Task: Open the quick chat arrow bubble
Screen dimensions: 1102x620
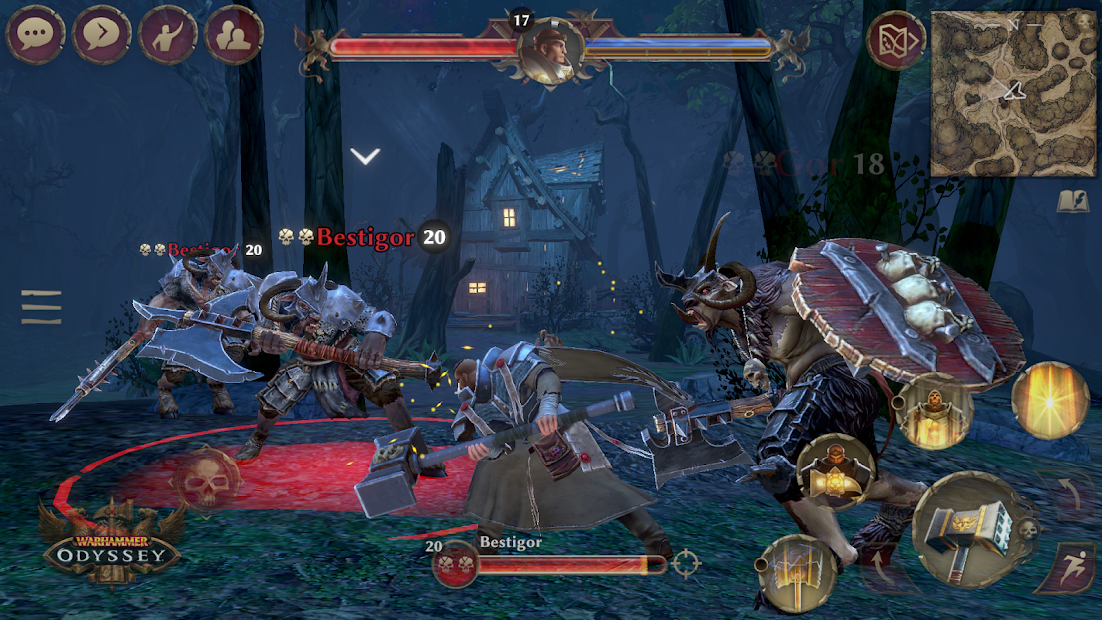Action: coord(102,35)
